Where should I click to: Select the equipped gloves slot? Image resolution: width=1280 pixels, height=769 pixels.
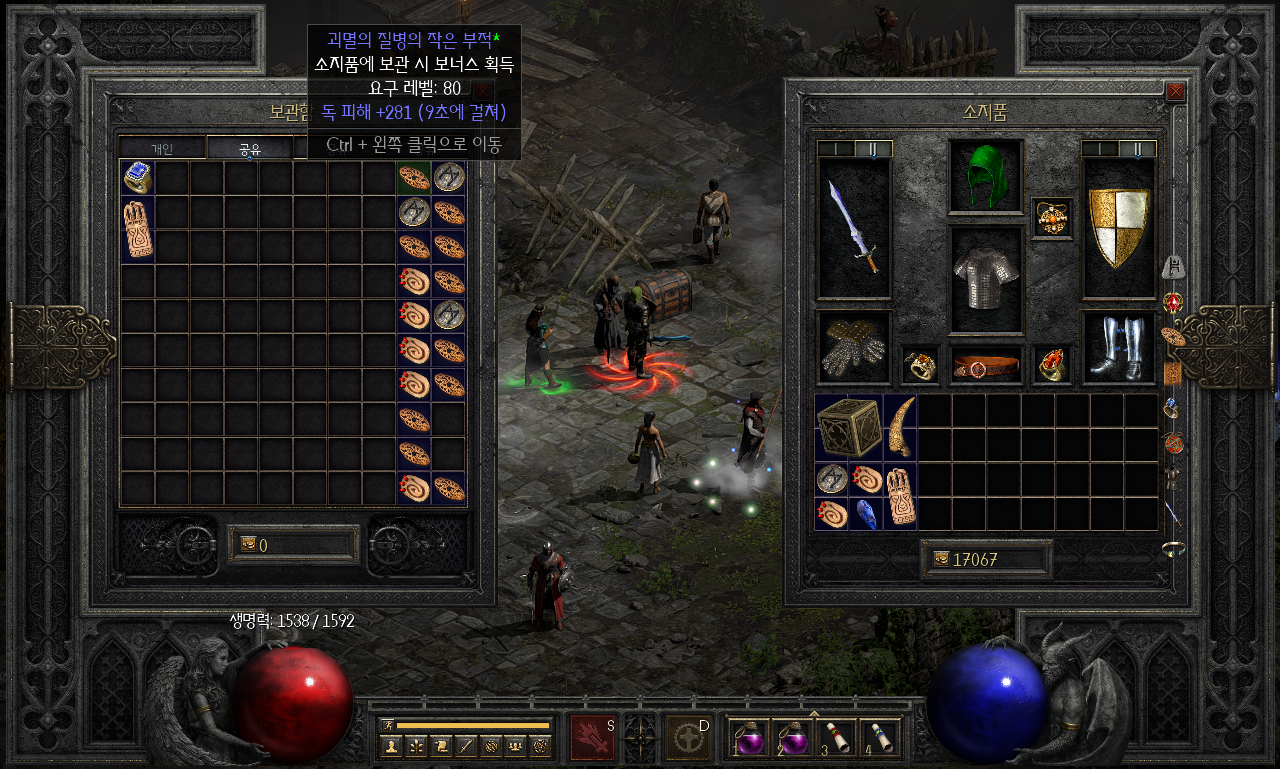pyautogui.click(x=853, y=346)
